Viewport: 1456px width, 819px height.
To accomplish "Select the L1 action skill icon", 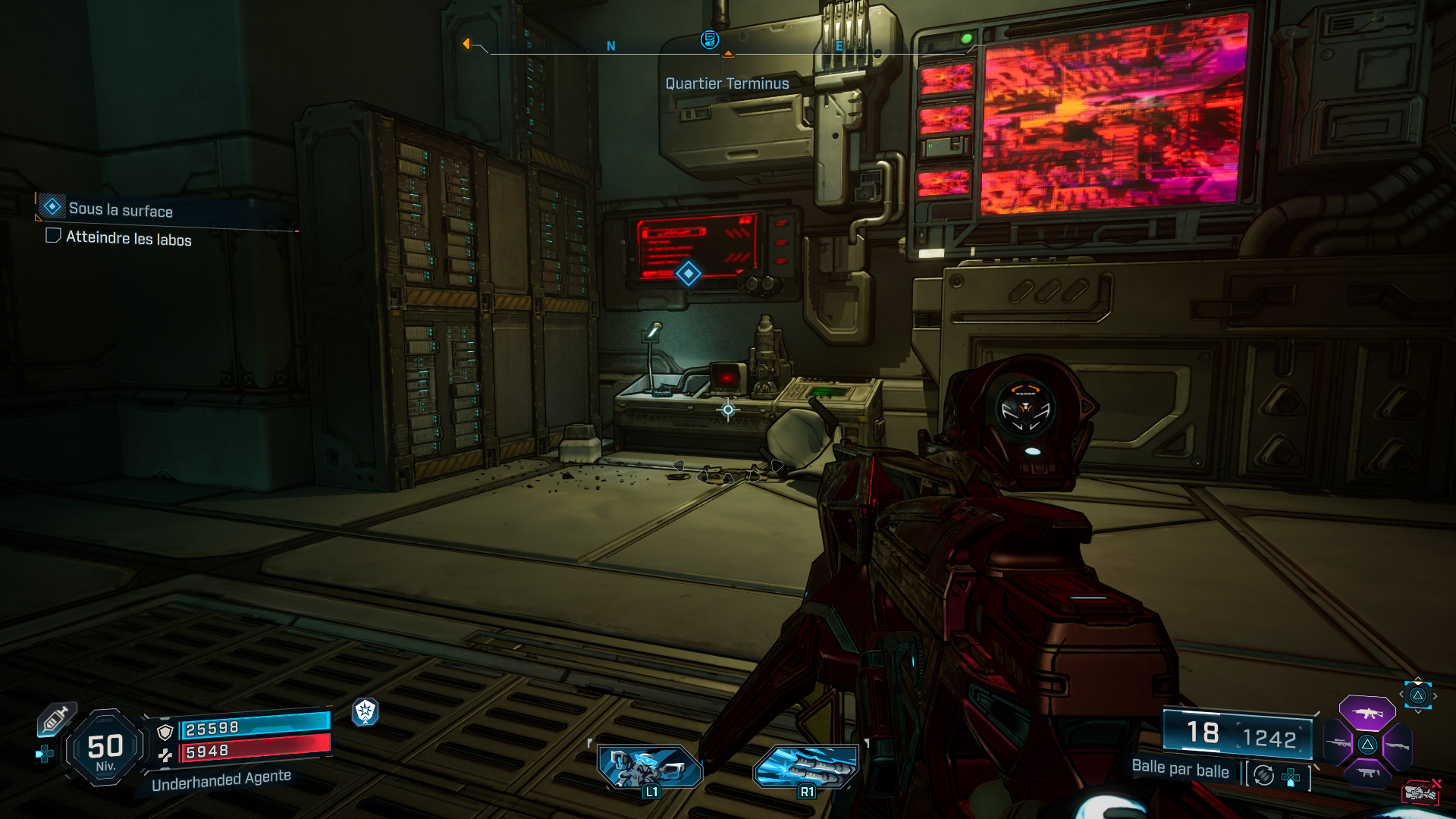I will point(650,766).
